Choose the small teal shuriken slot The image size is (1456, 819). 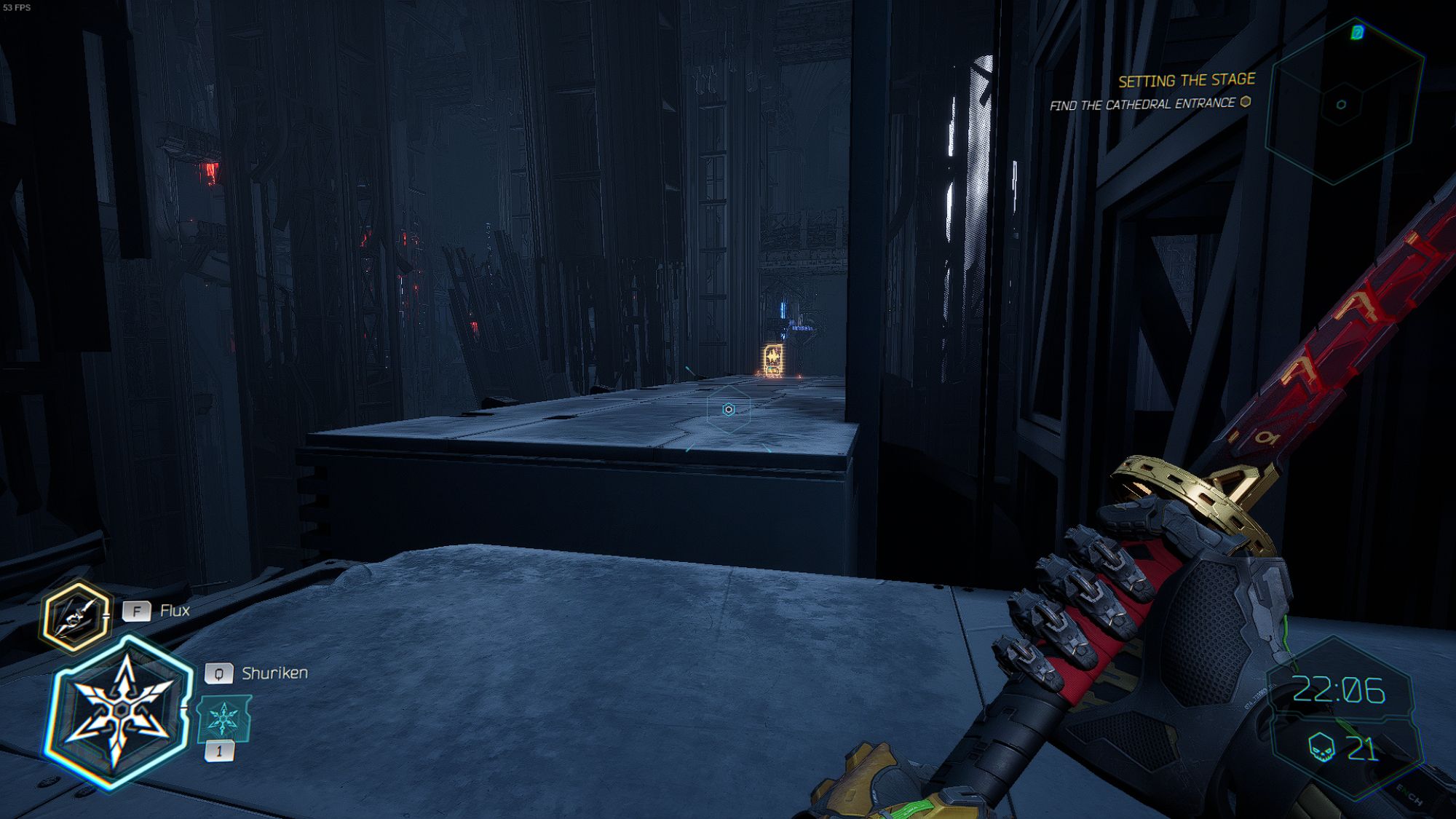224,719
